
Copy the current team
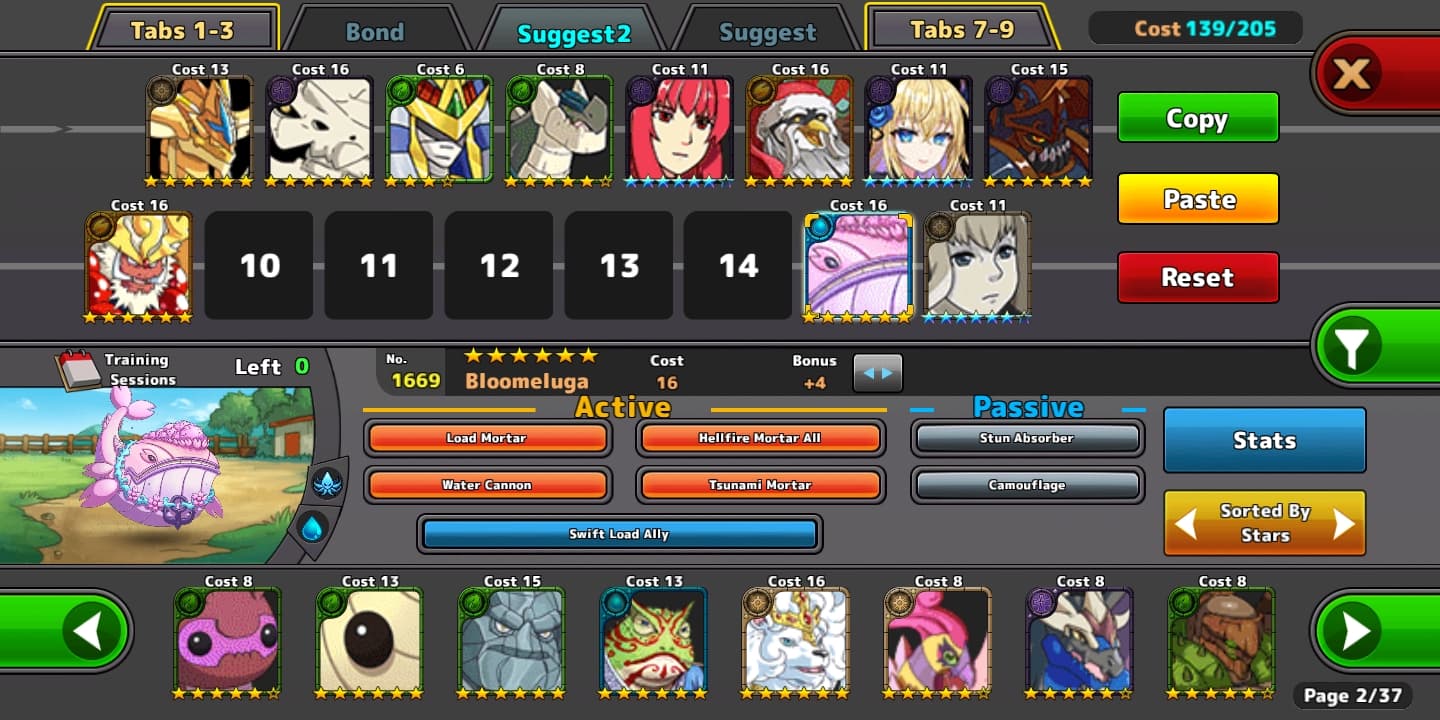point(1197,118)
